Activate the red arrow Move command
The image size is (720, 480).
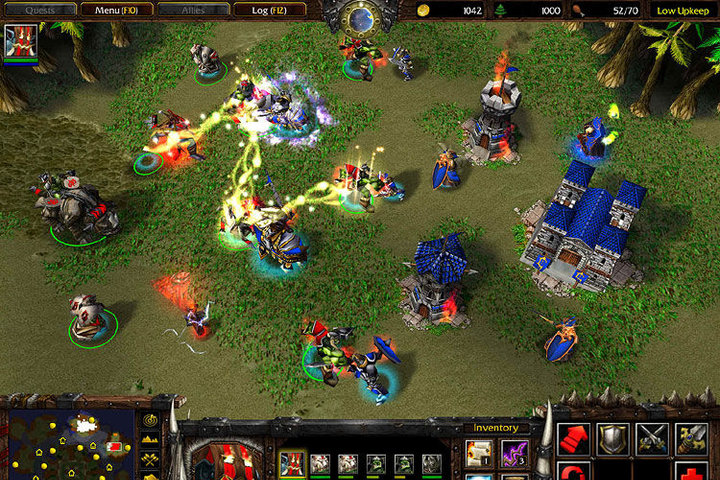tap(573, 439)
